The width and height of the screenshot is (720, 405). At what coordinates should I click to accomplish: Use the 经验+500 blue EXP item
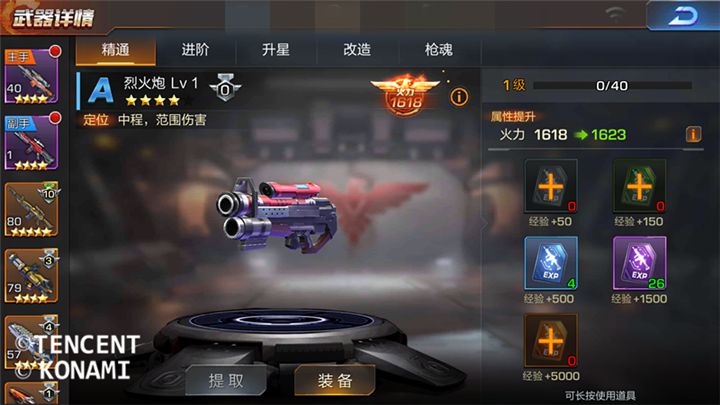551,263
